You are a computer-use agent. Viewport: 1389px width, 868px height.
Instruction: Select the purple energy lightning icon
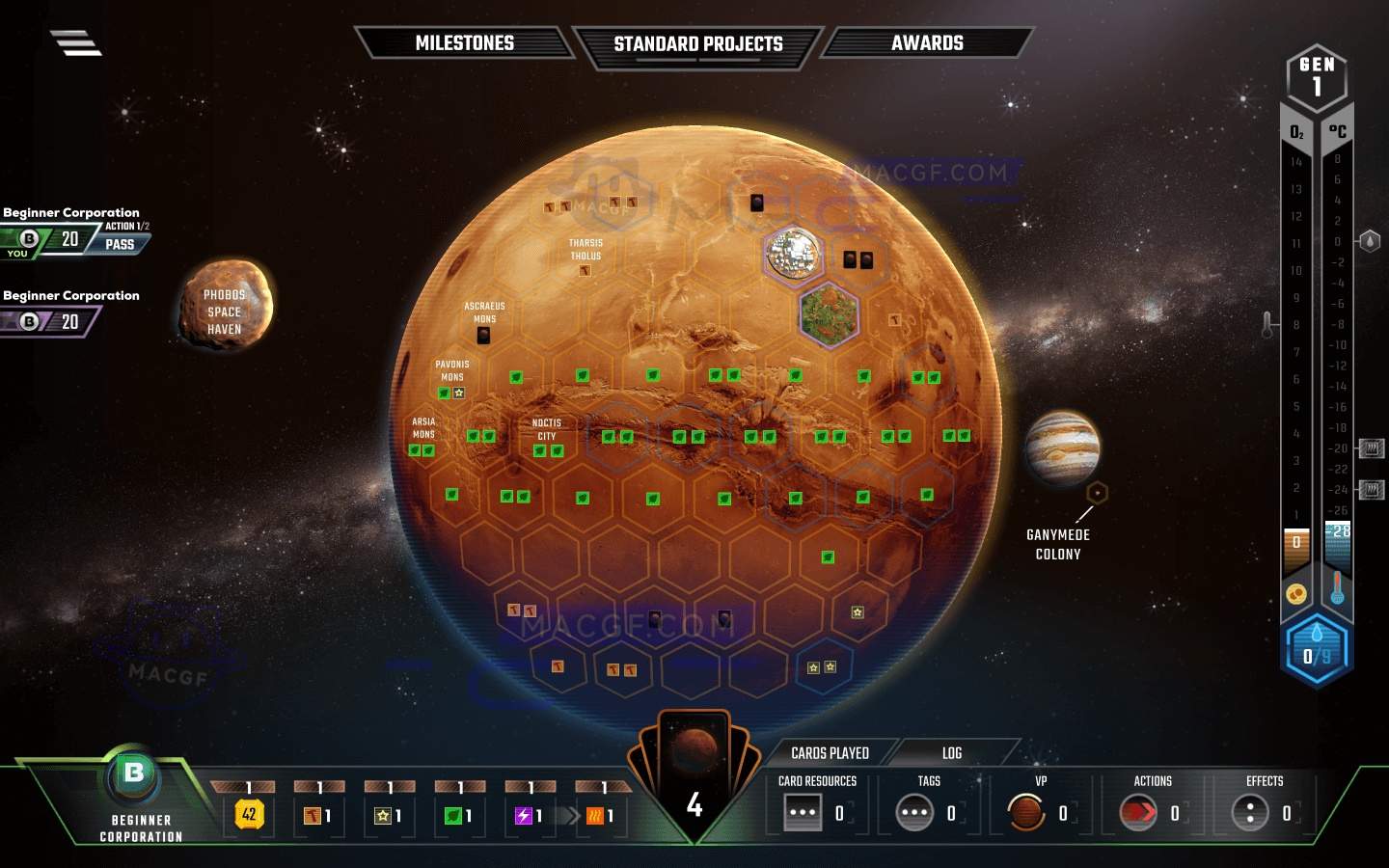(x=522, y=815)
